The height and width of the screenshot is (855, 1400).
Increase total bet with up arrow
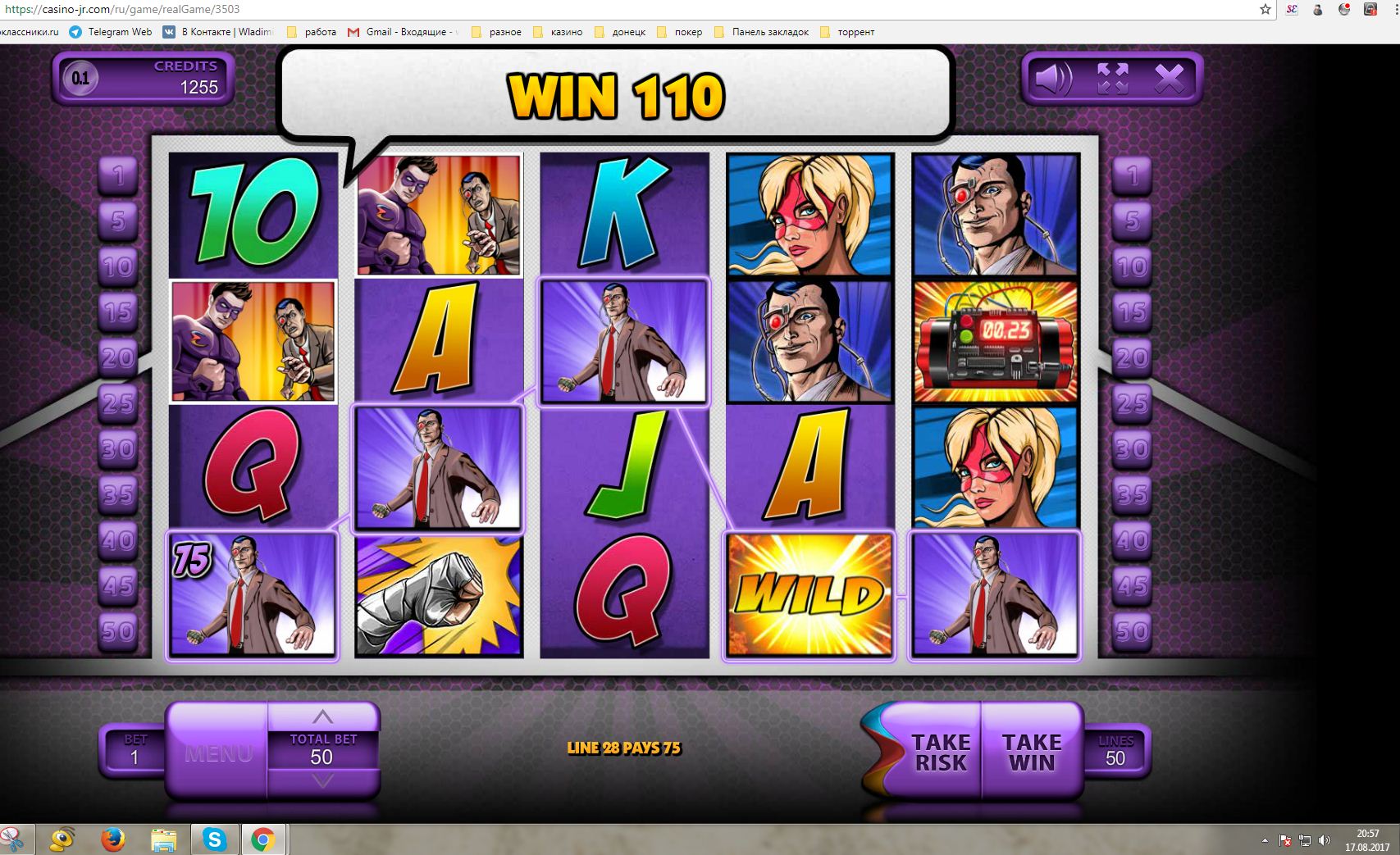click(322, 716)
